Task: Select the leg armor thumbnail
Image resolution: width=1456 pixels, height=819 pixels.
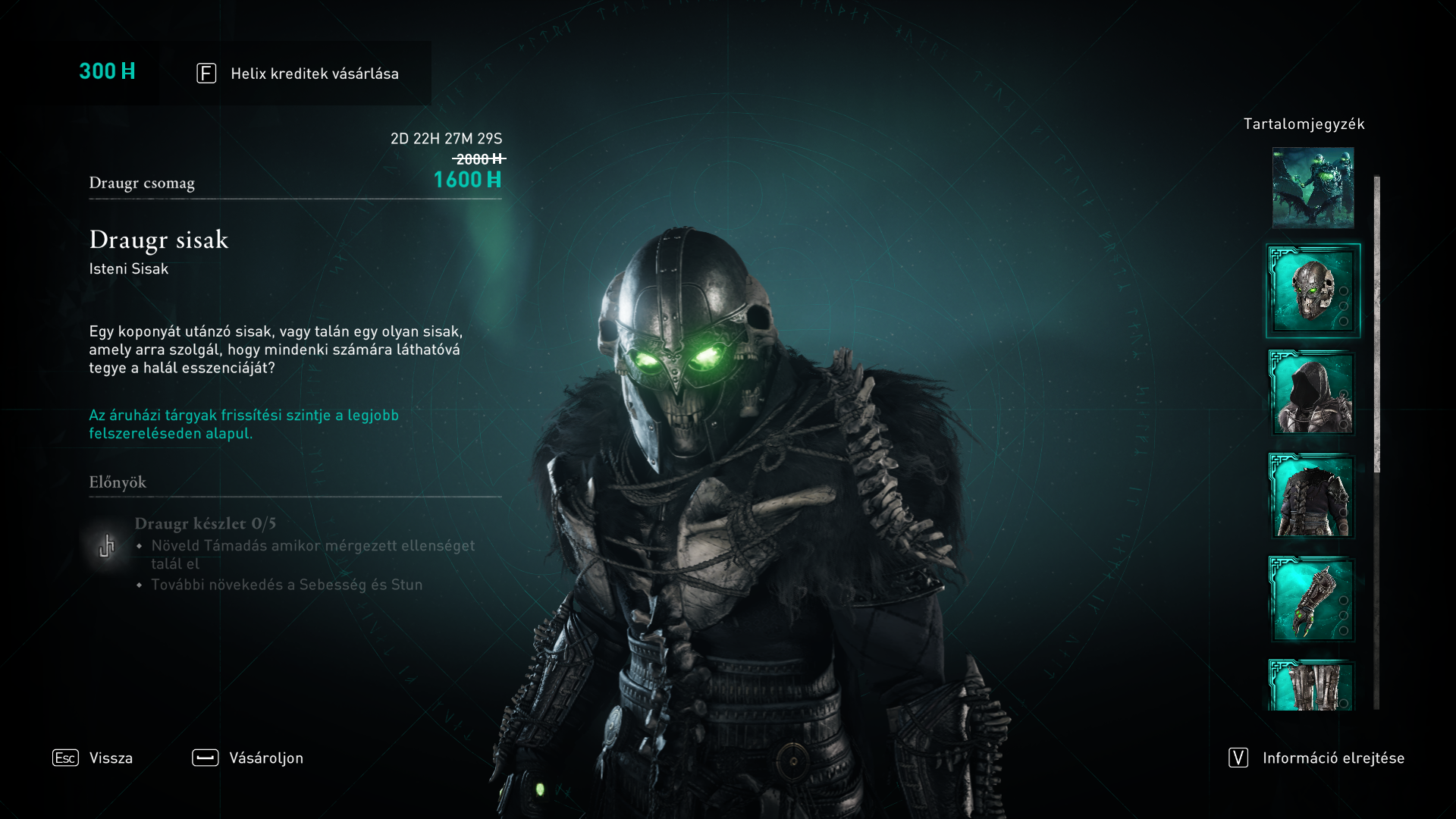Action: [x=1313, y=686]
